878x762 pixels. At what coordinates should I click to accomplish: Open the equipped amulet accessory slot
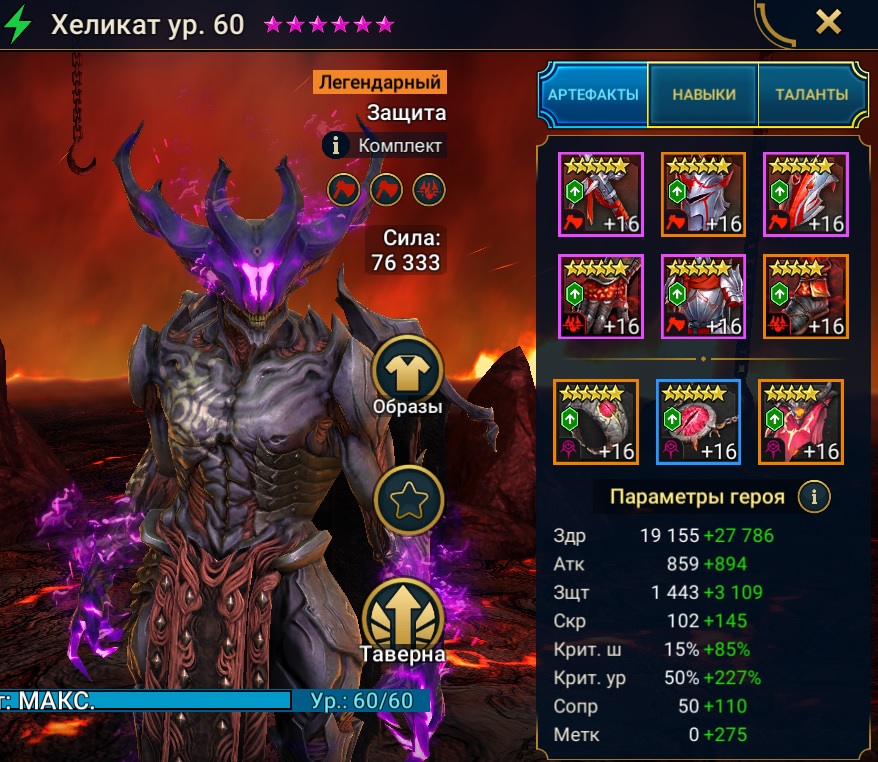point(698,422)
